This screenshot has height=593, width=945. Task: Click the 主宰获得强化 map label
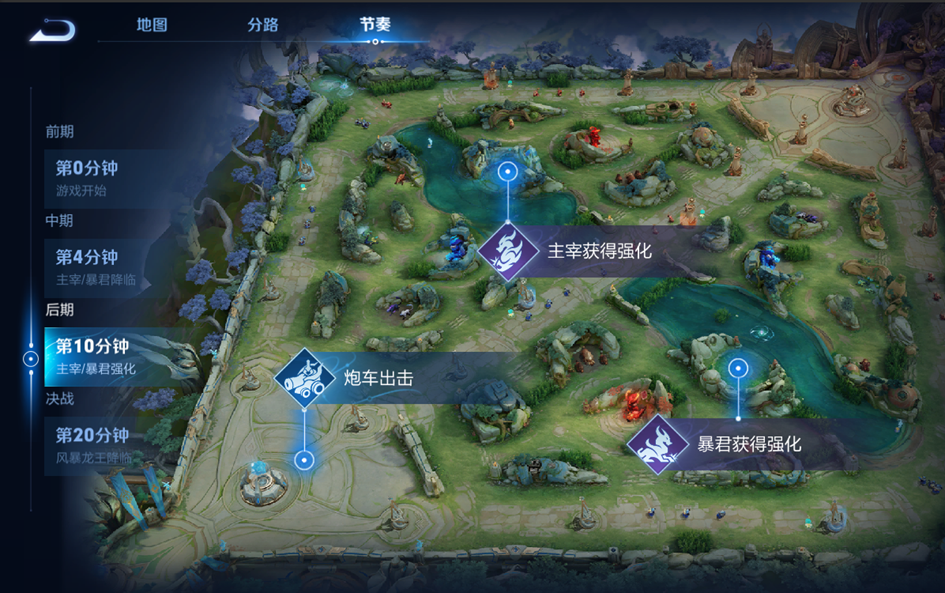click(599, 251)
